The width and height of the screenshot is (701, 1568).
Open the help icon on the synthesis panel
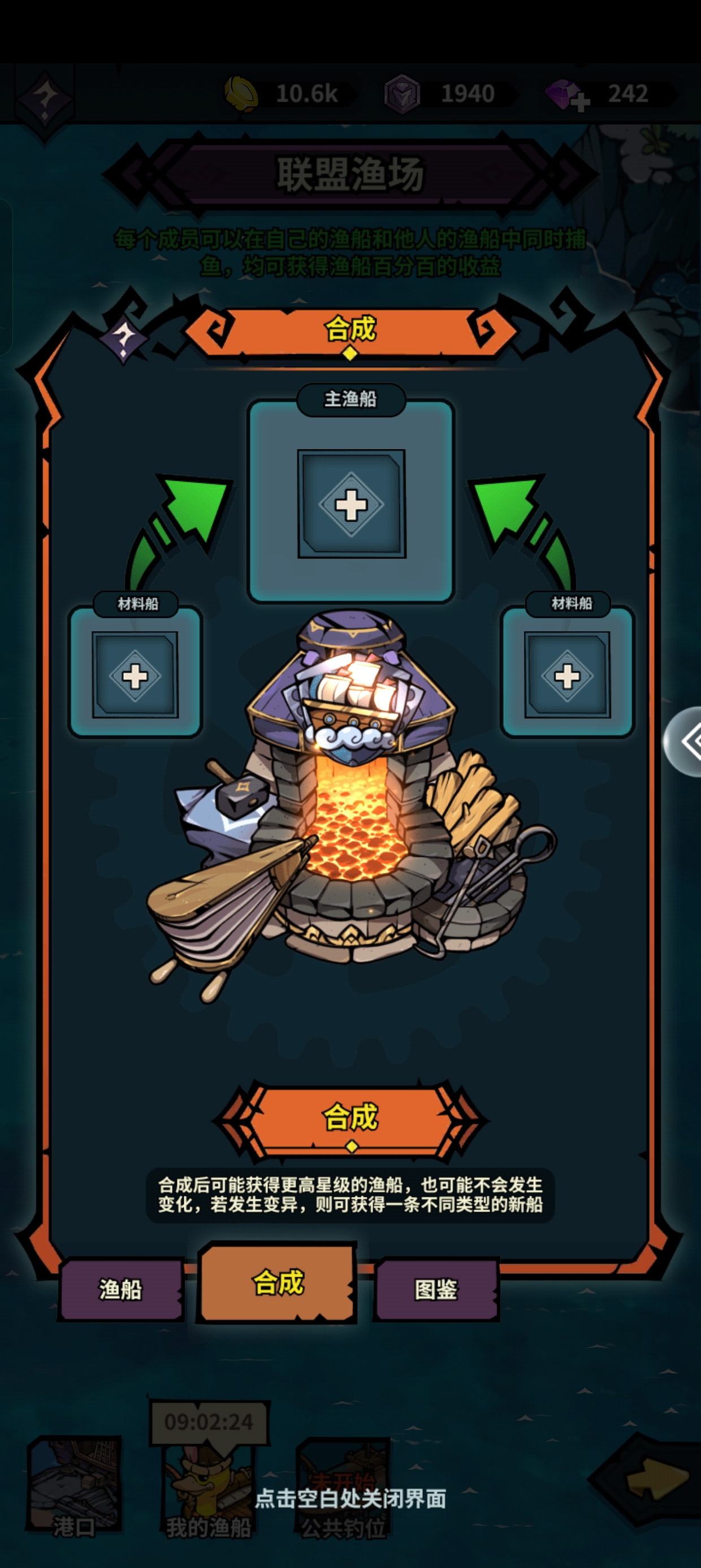(124, 337)
